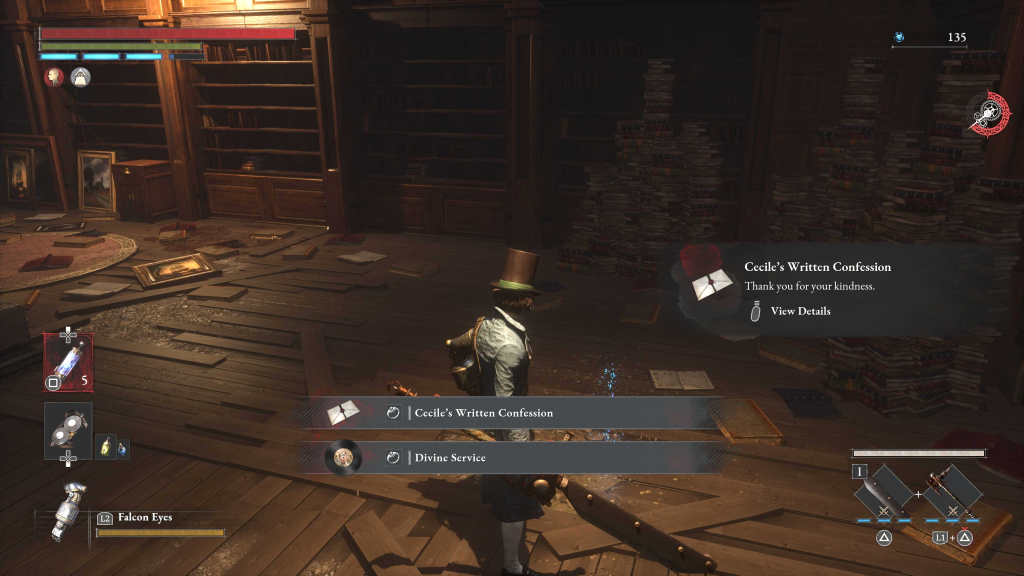Select the Pulse Cell belt slot
Image resolution: width=1024 pixels, height=576 pixels.
click(68, 360)
